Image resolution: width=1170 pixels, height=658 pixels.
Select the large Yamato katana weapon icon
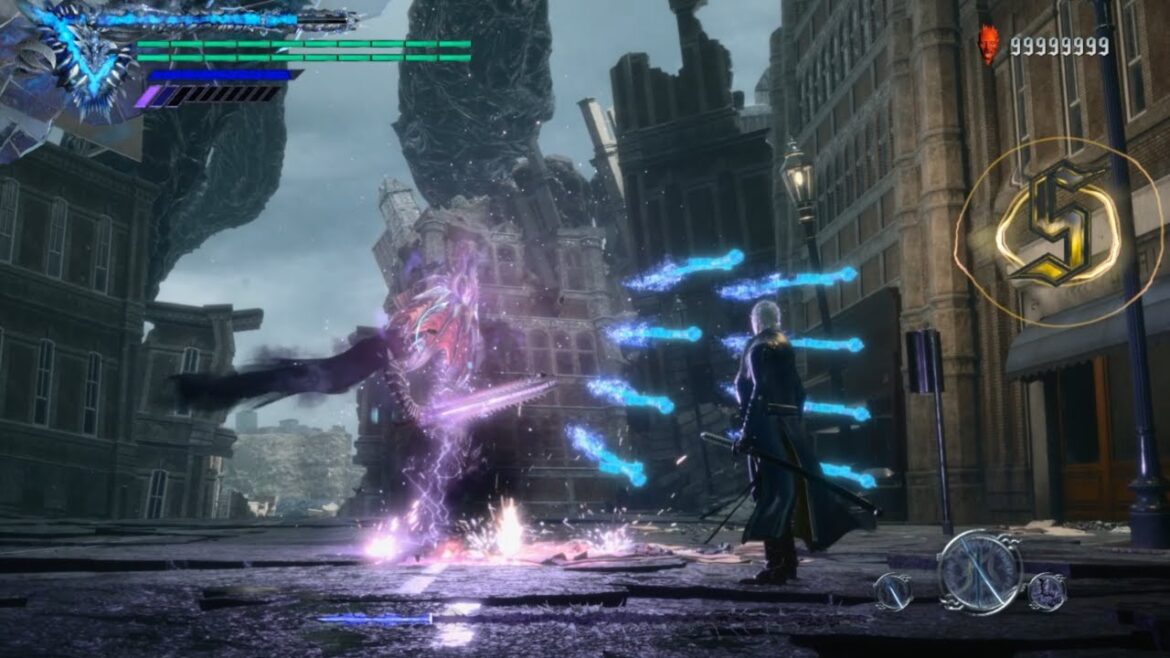[x=979, y=572]
